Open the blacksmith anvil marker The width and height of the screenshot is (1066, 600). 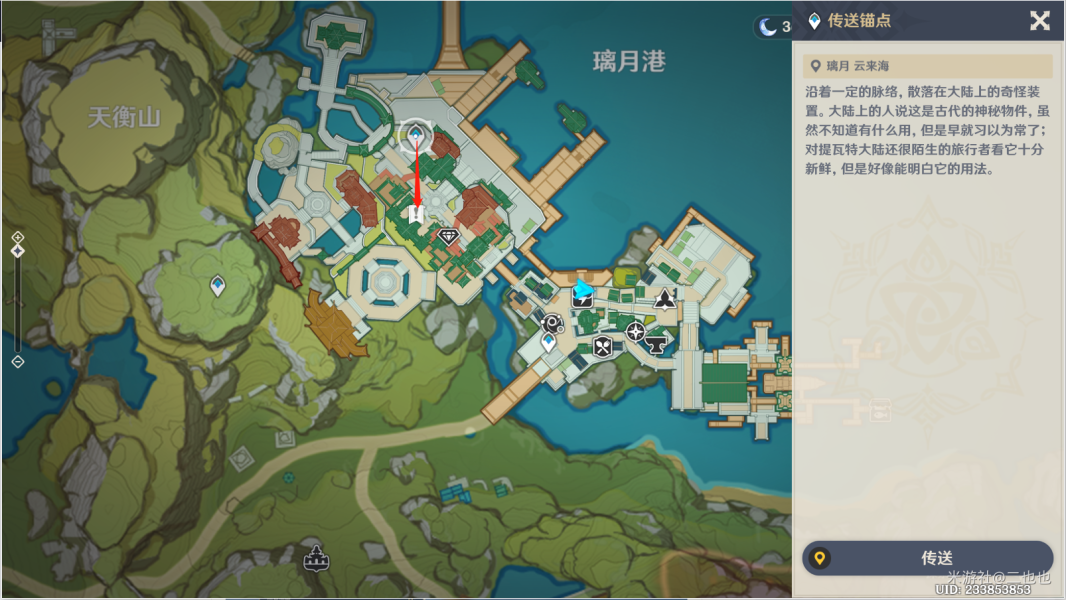[657, 345]
